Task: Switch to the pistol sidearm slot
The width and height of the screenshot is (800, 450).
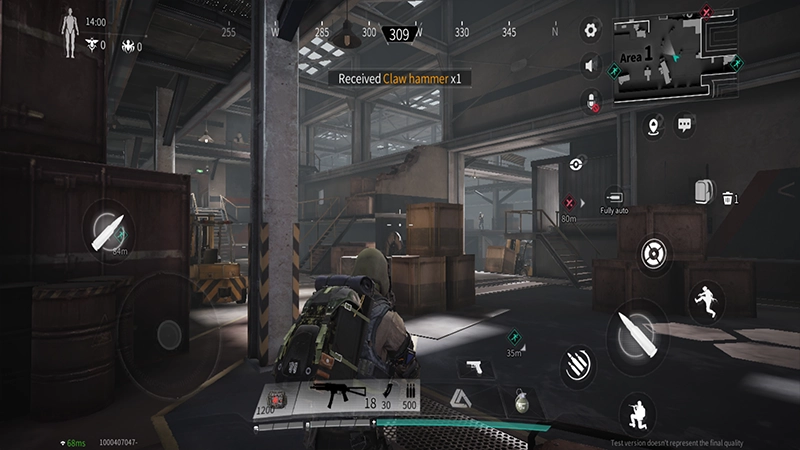Action: coord(475,367)
